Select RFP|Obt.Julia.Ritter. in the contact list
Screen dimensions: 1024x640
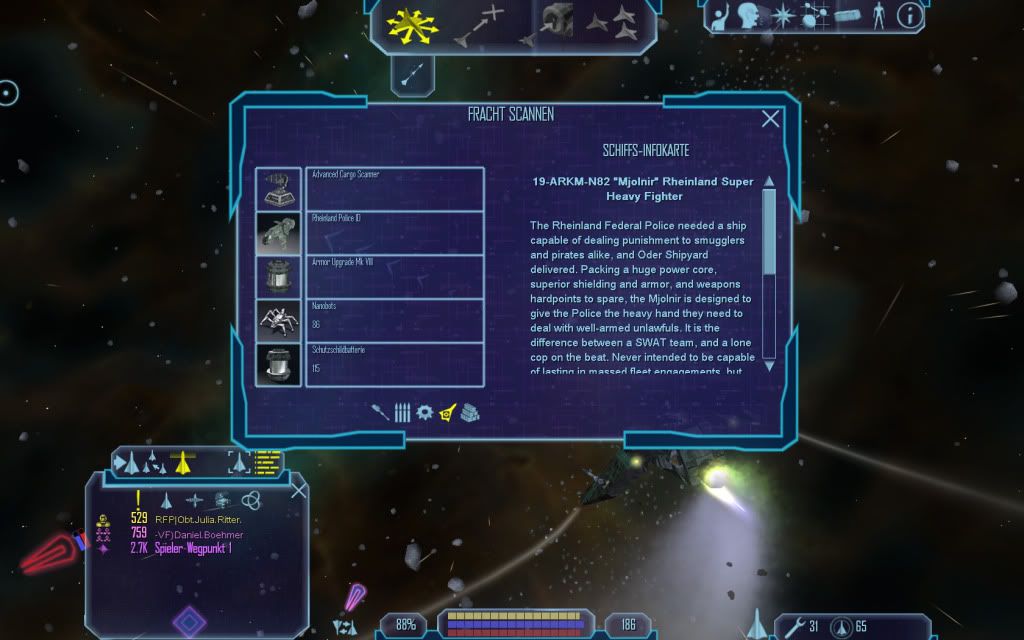click(198, 519)
